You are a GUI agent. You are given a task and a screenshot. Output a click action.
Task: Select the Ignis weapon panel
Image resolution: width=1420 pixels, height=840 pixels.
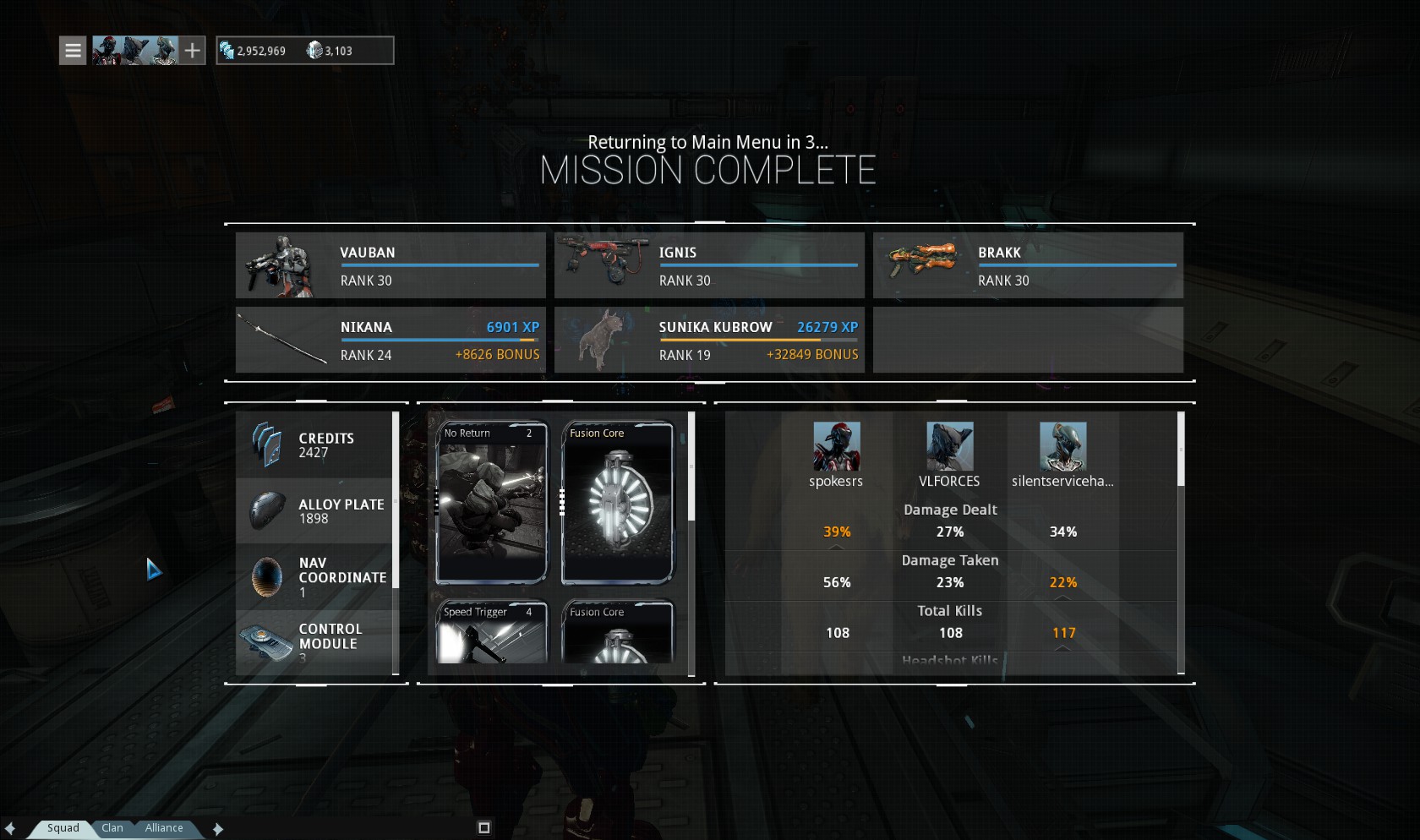coord(709,265)
